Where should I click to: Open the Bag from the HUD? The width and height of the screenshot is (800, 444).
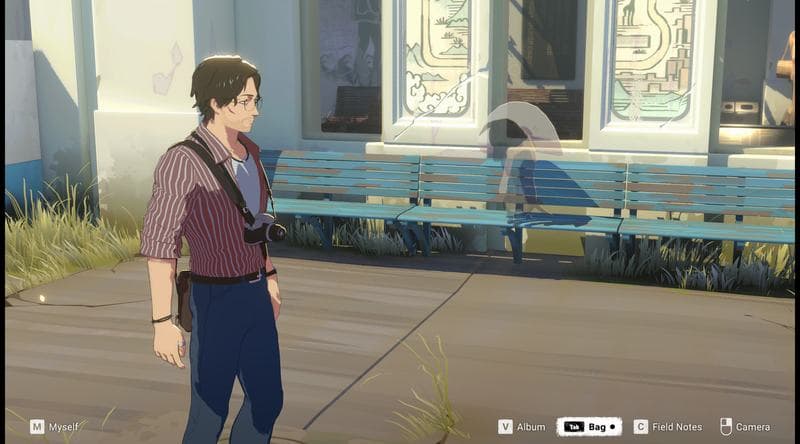pyautogui.click(x=589, y=427)
